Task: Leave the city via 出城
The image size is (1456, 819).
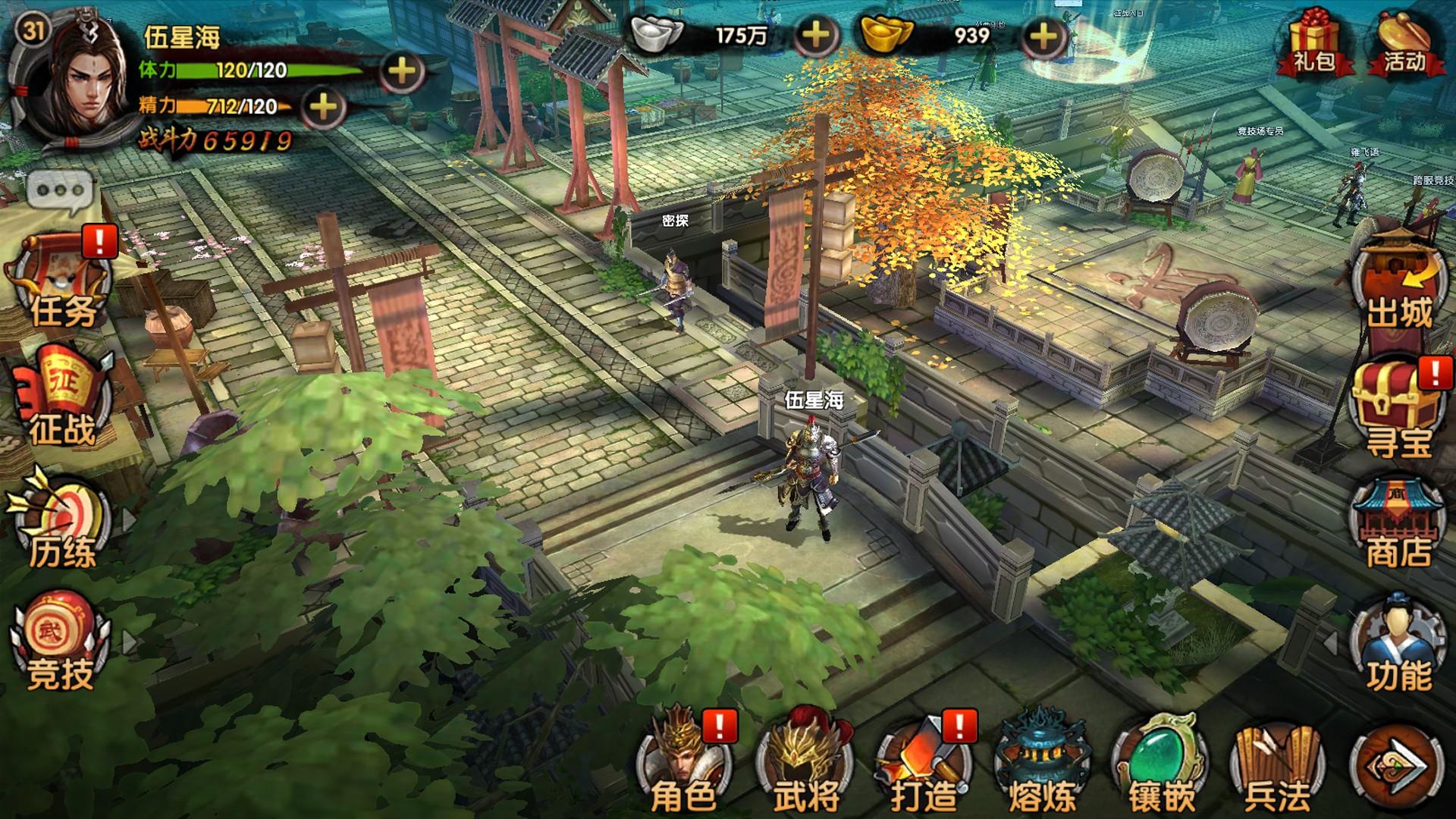Action: pos(1399,284)
